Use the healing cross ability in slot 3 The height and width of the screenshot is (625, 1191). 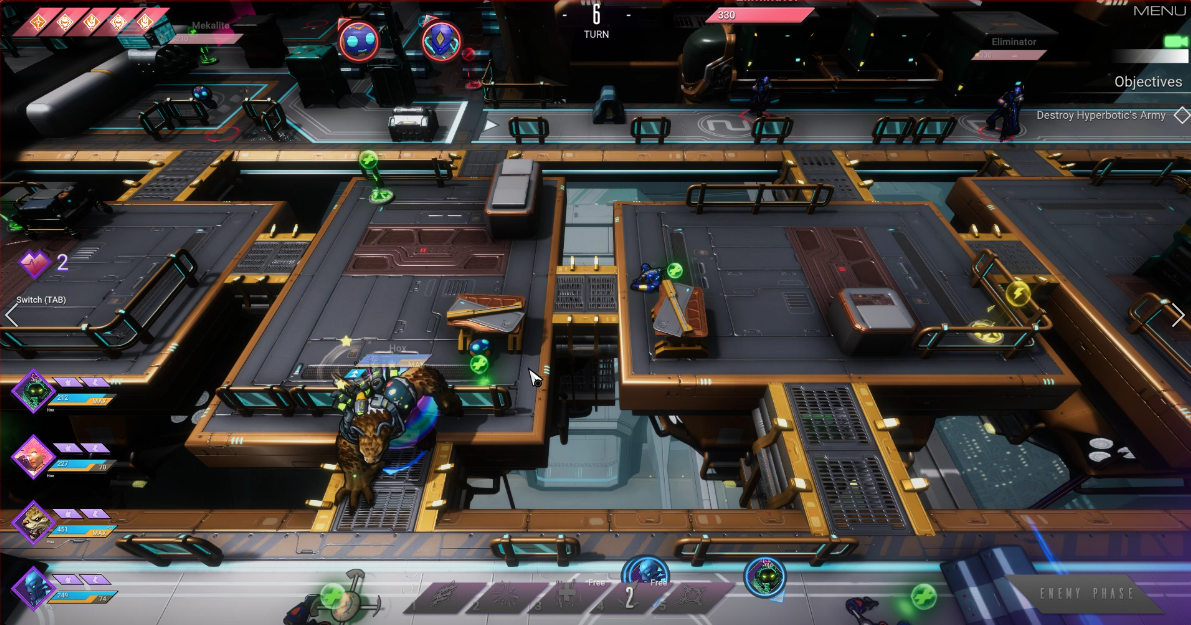(x=567, y=597)
